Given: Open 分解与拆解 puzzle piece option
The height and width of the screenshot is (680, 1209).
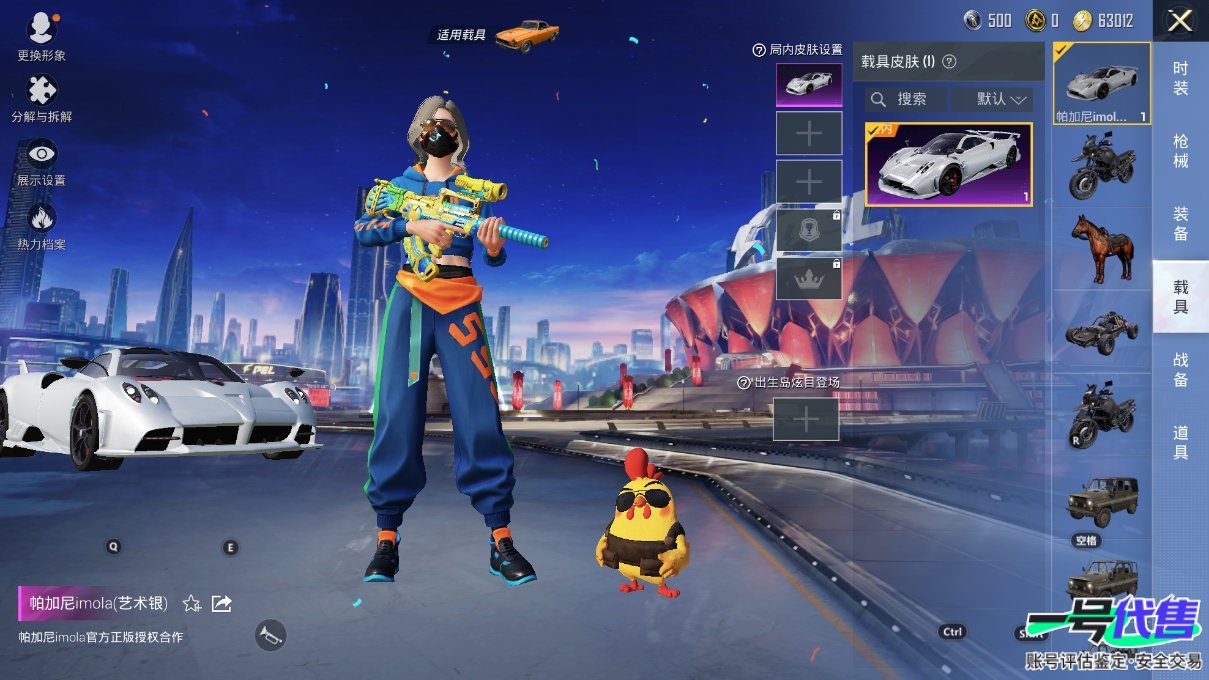Looking at the screenshot, I should 41,92.
